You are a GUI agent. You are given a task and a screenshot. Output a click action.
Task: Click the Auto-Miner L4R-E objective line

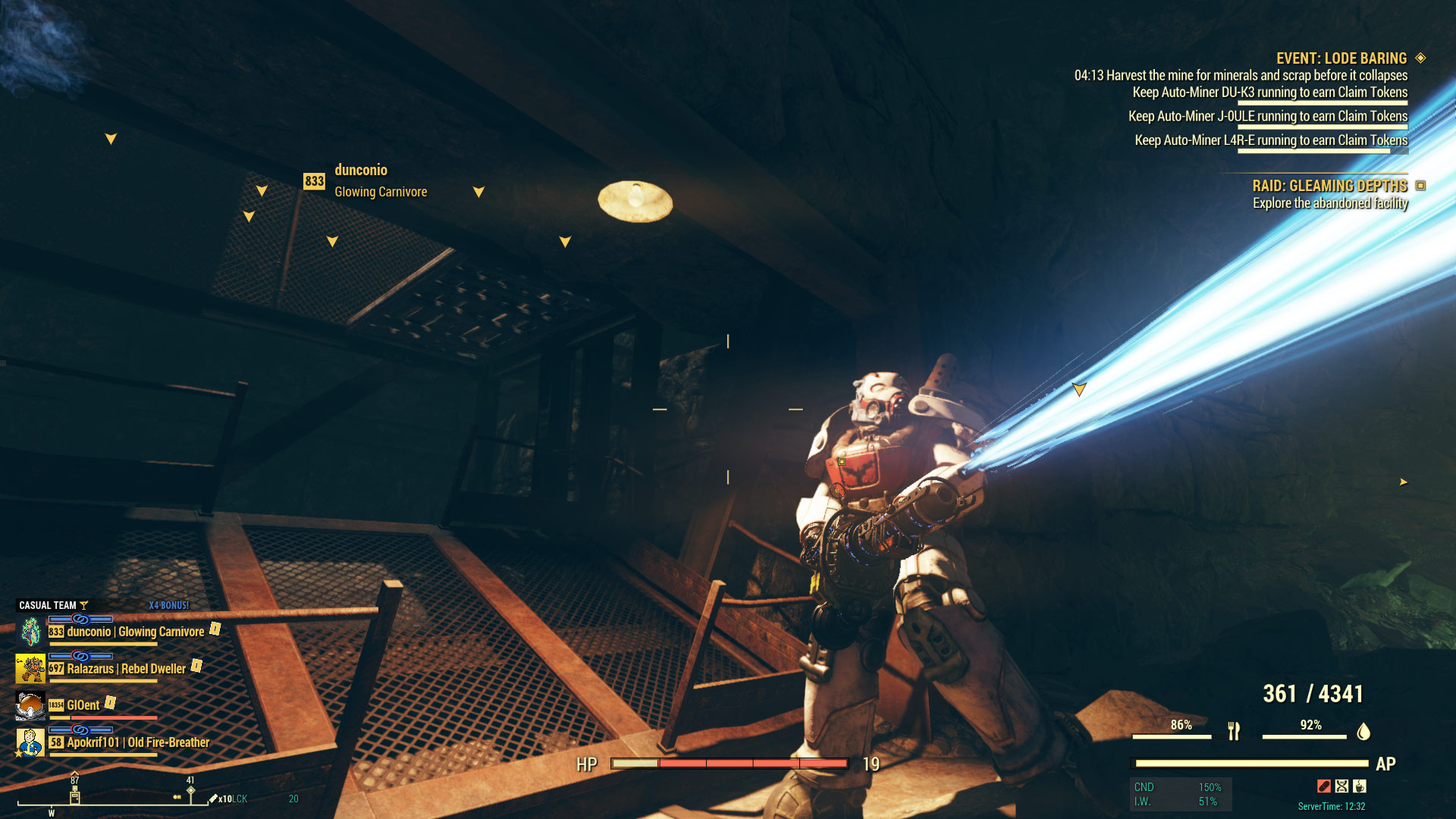(1270, 140)
